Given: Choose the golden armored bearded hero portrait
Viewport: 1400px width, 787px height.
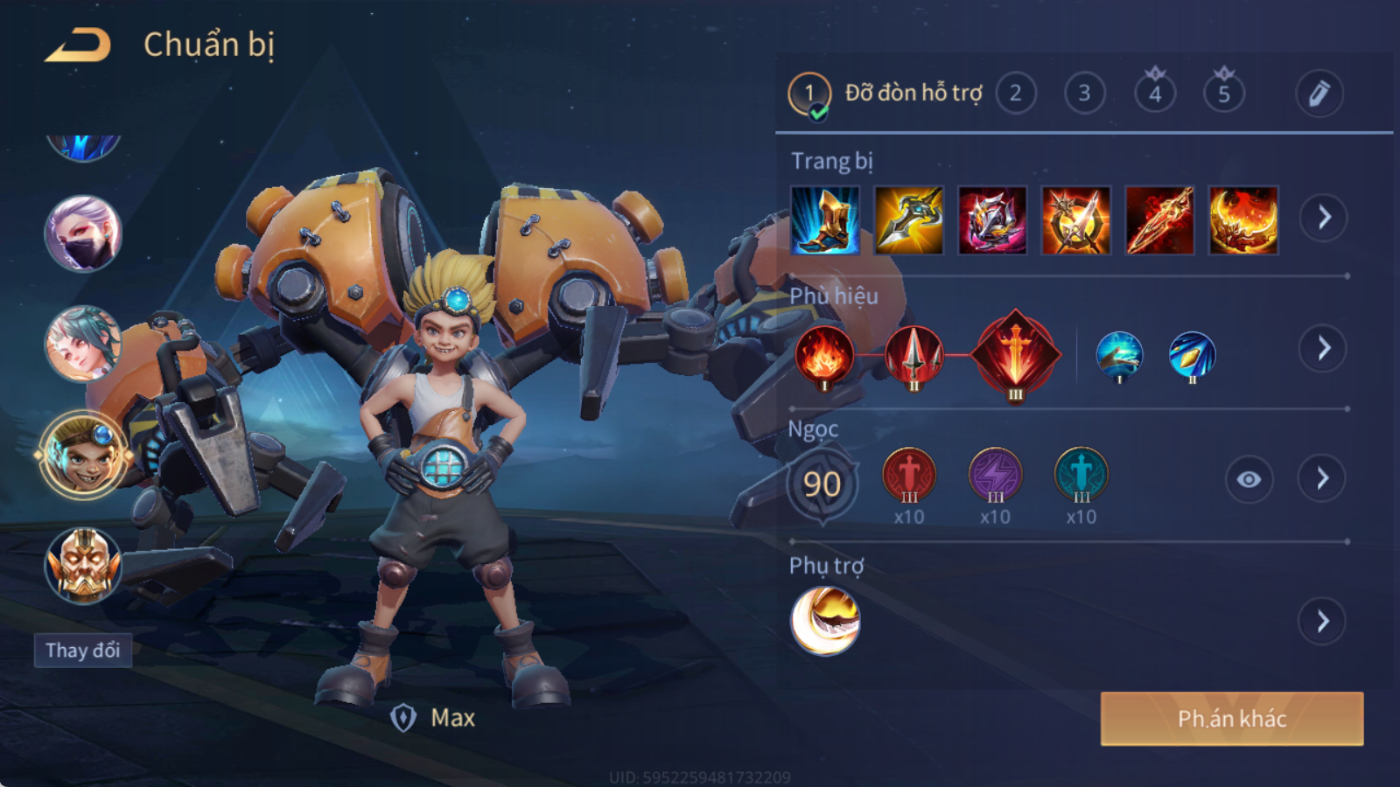Looking at the screenshot, I should (x=83, y=565).
